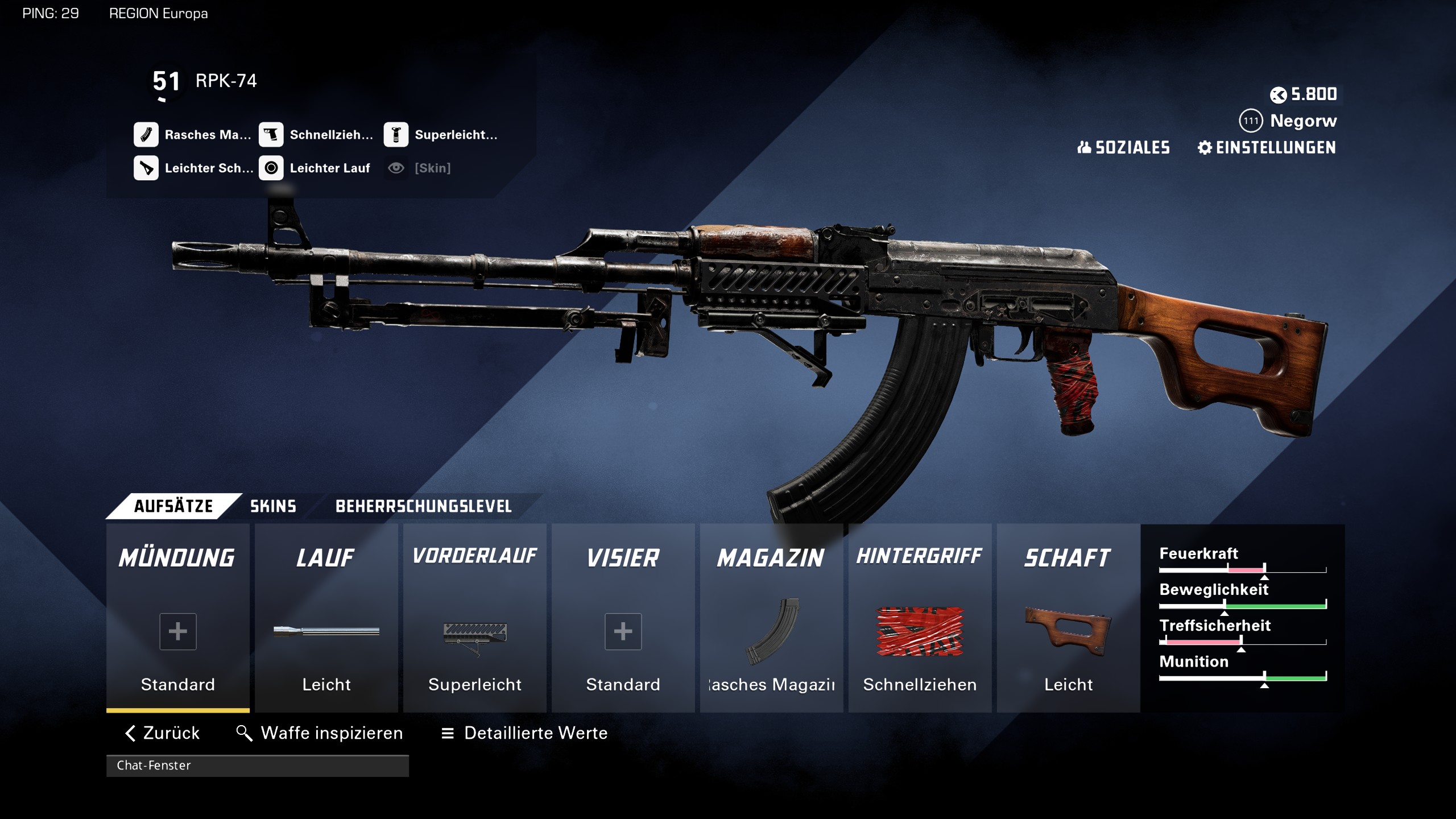This screenshot has width=1456, height=819.
Task: Click the Leichter Schaft icon
Action: click(x=147, y=168)
